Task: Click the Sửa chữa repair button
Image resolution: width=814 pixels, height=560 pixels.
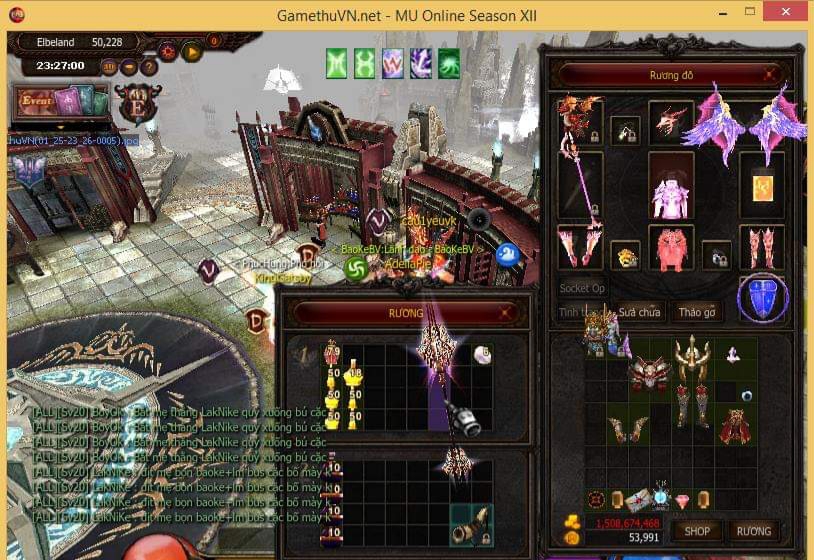Action: tap(639, 312)
